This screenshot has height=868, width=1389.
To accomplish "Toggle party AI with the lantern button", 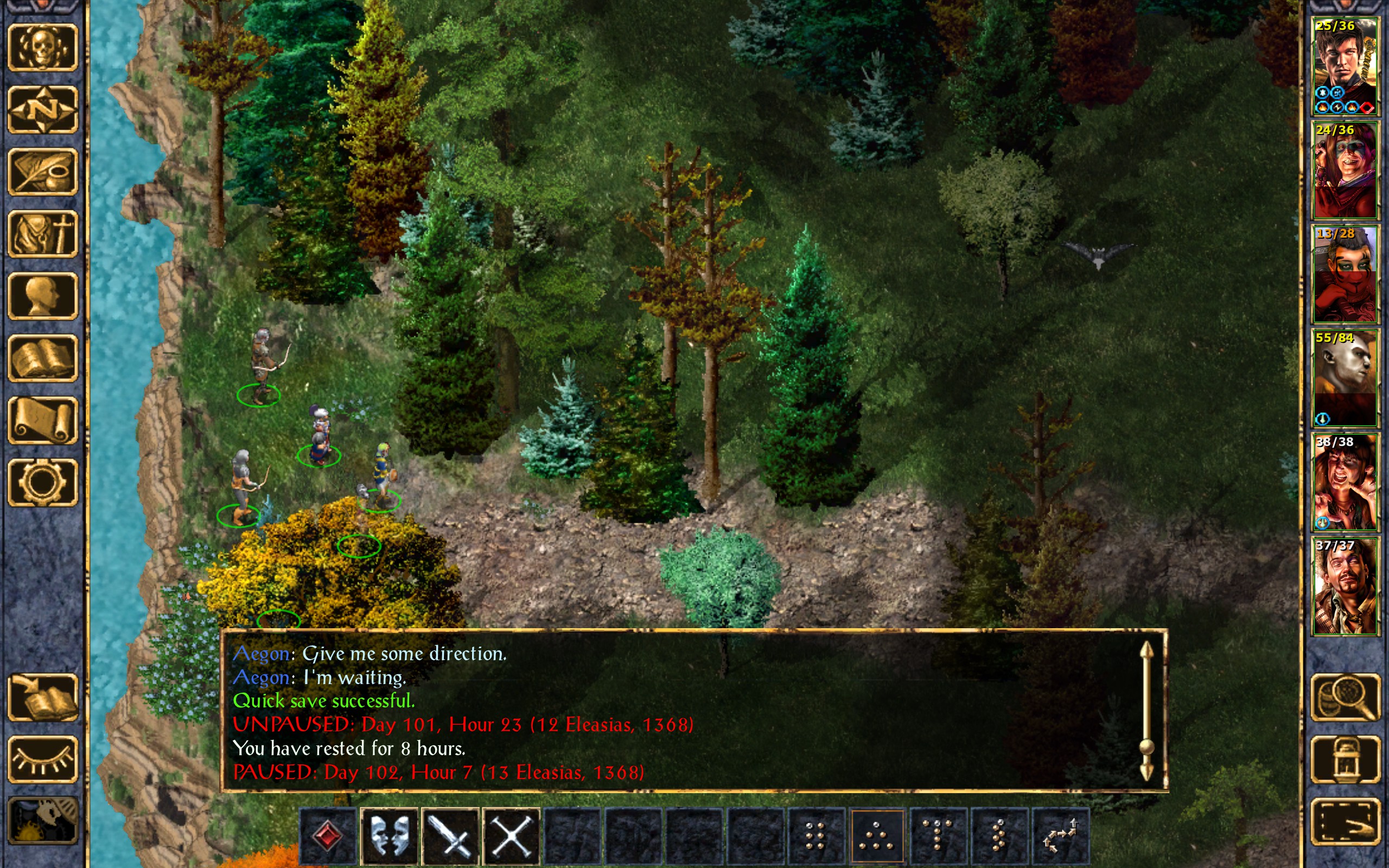I will pos(1345,759).
